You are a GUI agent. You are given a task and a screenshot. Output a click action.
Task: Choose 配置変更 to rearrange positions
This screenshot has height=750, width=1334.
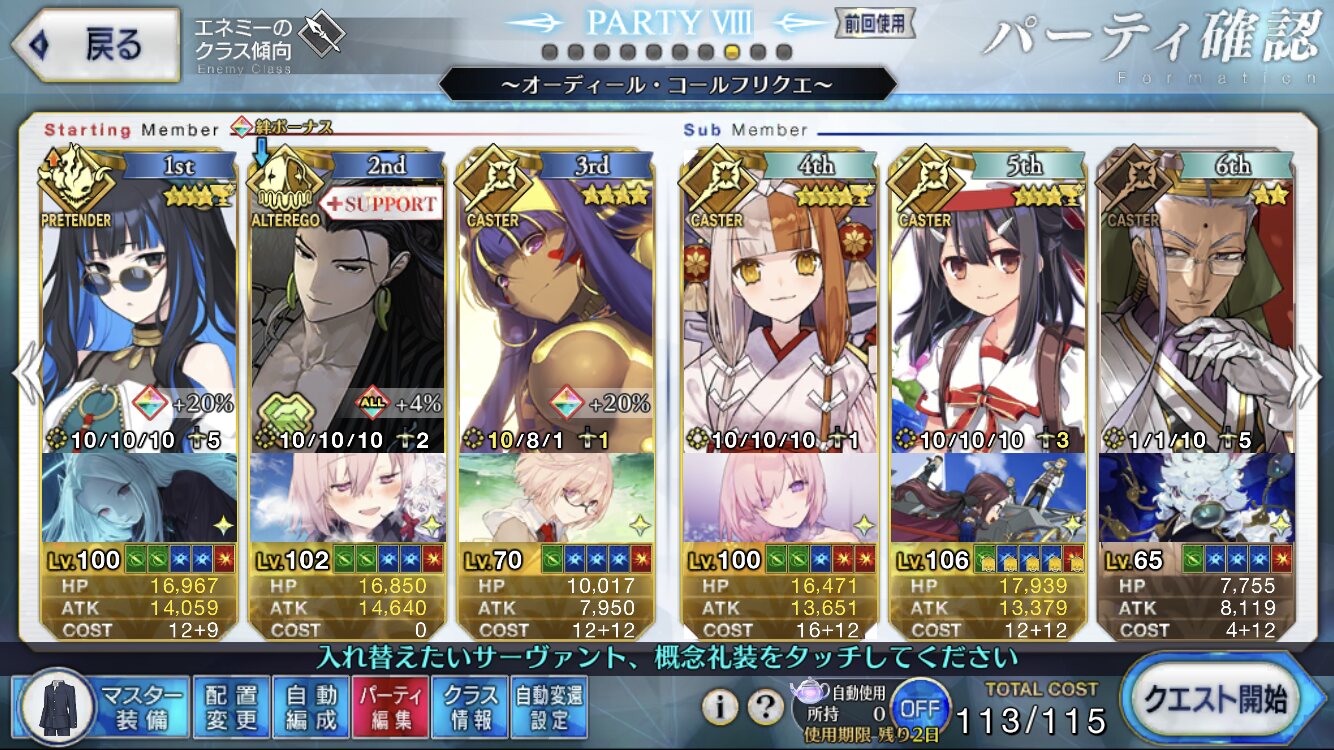coord(231,706)
